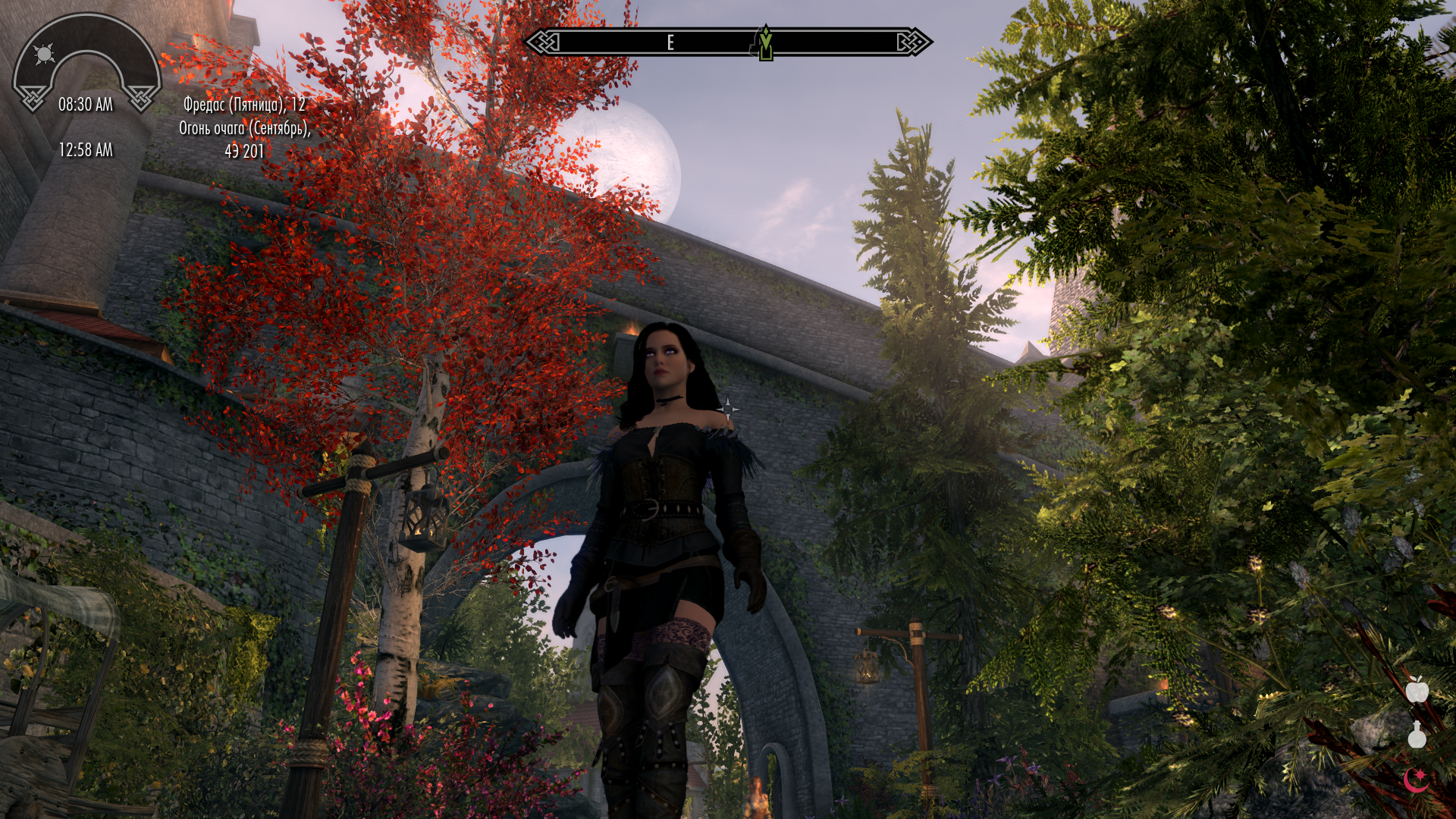Screen dimensions: 1456x819
Task: Select the green quest marker on the compass
Action: point(765,42)
